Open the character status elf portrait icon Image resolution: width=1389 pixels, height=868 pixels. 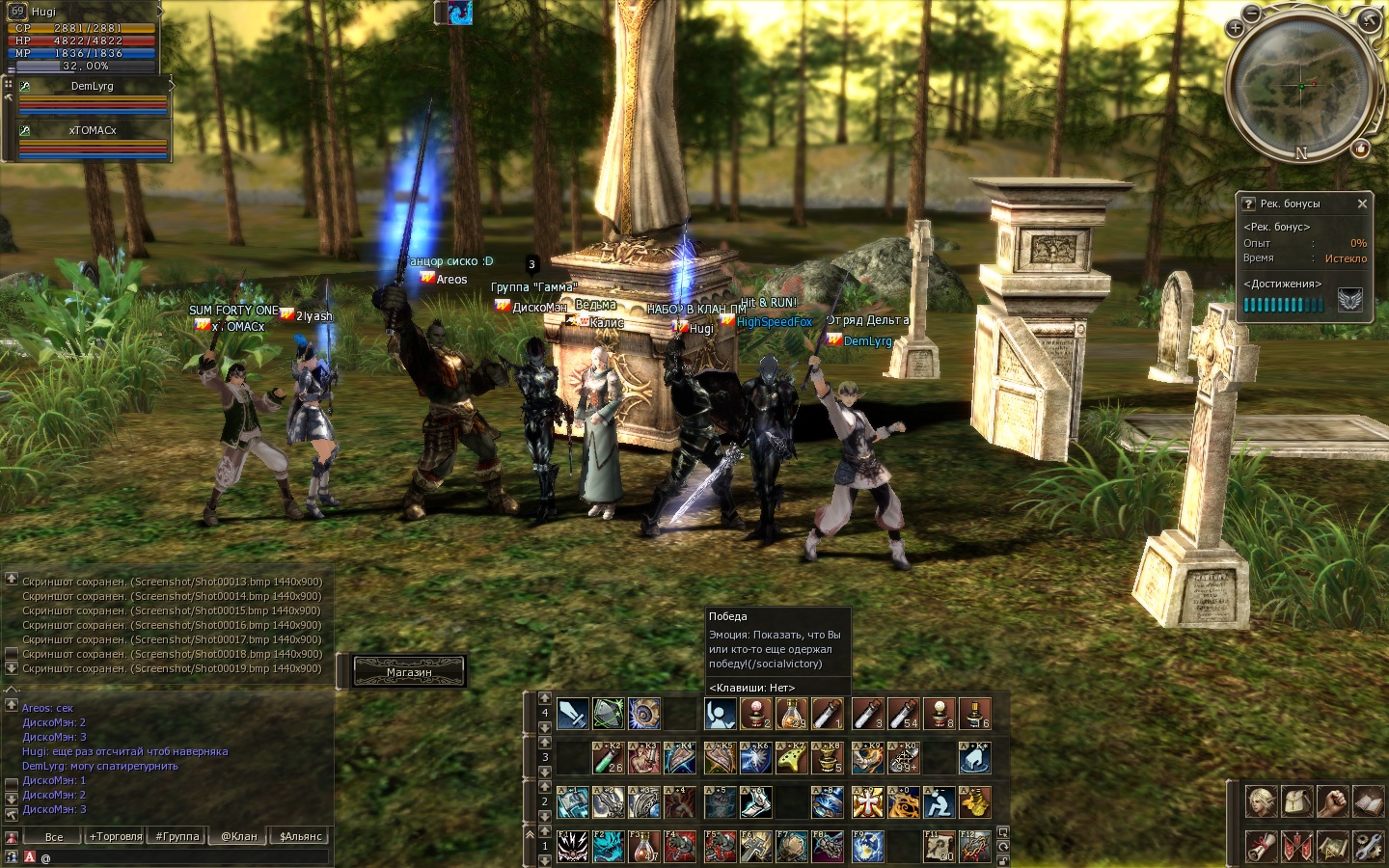[1261, 801]
